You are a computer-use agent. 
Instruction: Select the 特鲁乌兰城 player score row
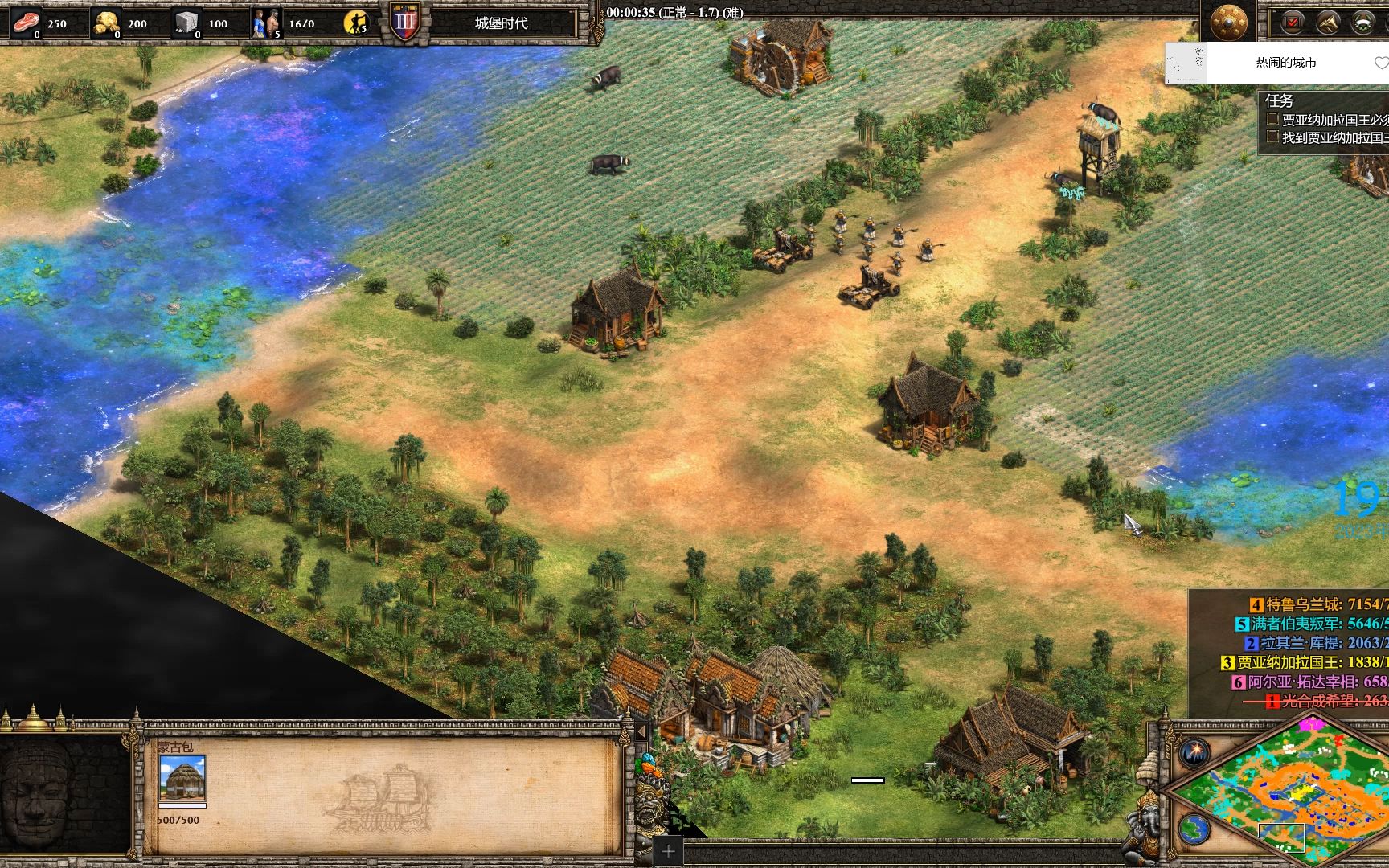(x=1318, y=604)
